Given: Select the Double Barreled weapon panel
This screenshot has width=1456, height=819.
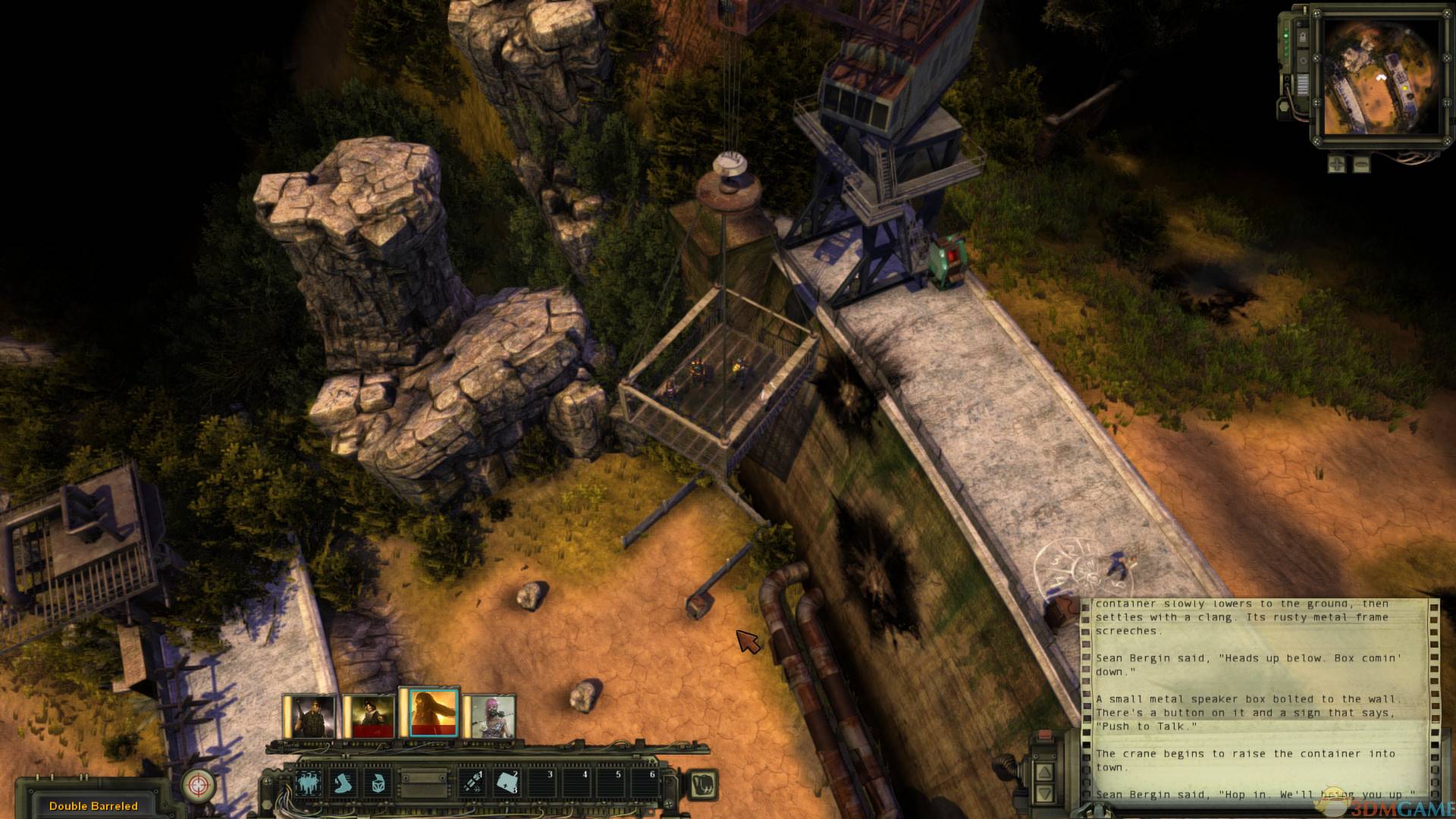Looking at the screenshot, I should pyautogui.click(x=93, y=805).
